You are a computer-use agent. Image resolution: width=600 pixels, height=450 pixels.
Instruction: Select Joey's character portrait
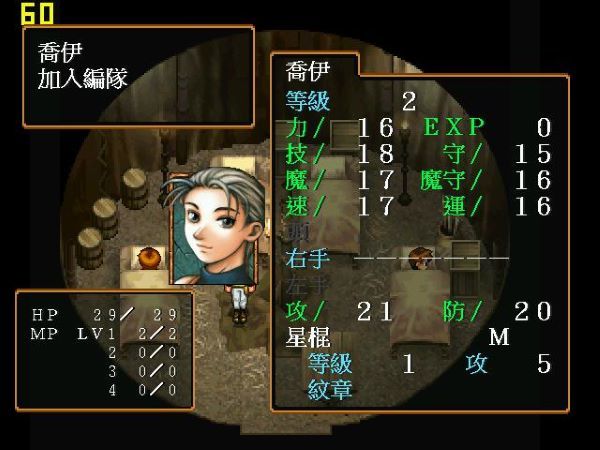(x=218, y=230)
